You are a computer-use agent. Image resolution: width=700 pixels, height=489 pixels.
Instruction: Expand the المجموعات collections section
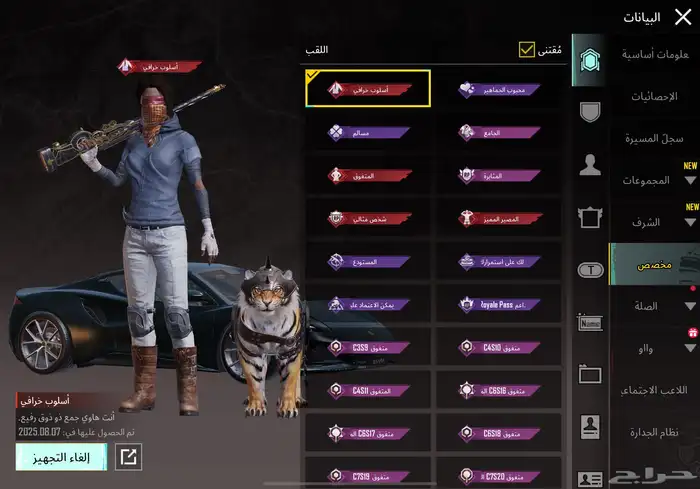click(x=656, y=180)
